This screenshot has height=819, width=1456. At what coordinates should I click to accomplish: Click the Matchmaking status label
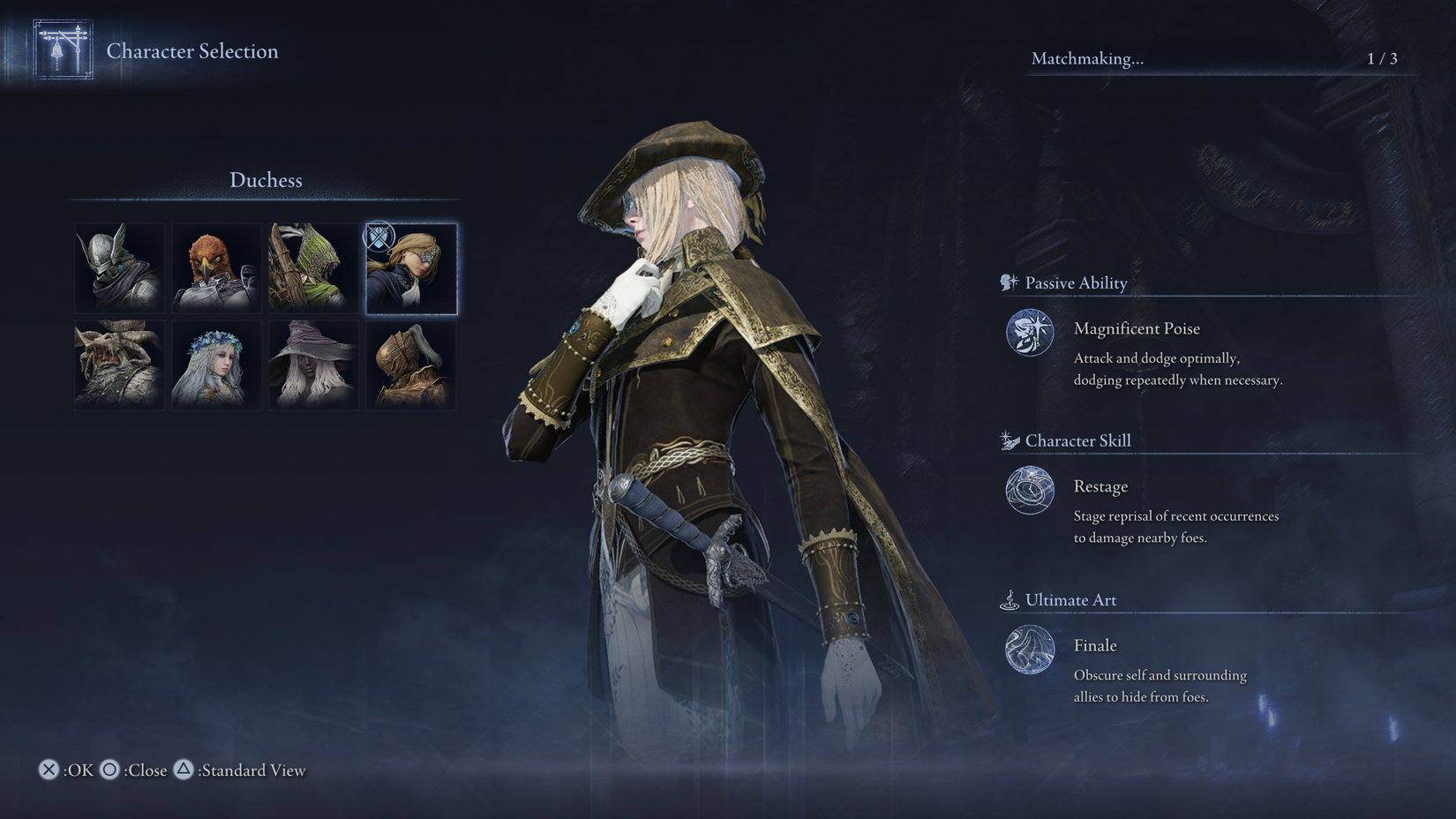(x=1087, y=60)
